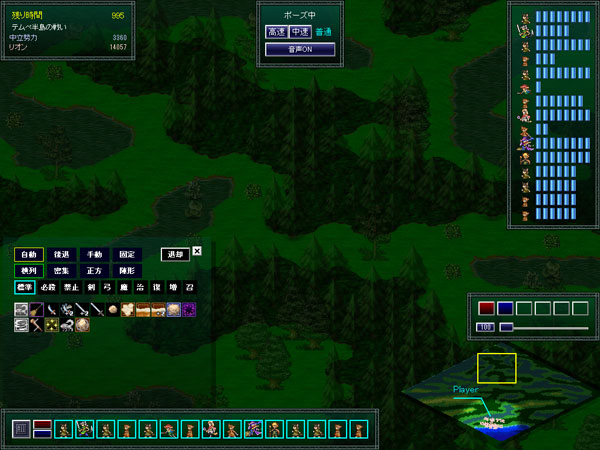
Task: Set game speed to 中速
Action: point(299,32)
